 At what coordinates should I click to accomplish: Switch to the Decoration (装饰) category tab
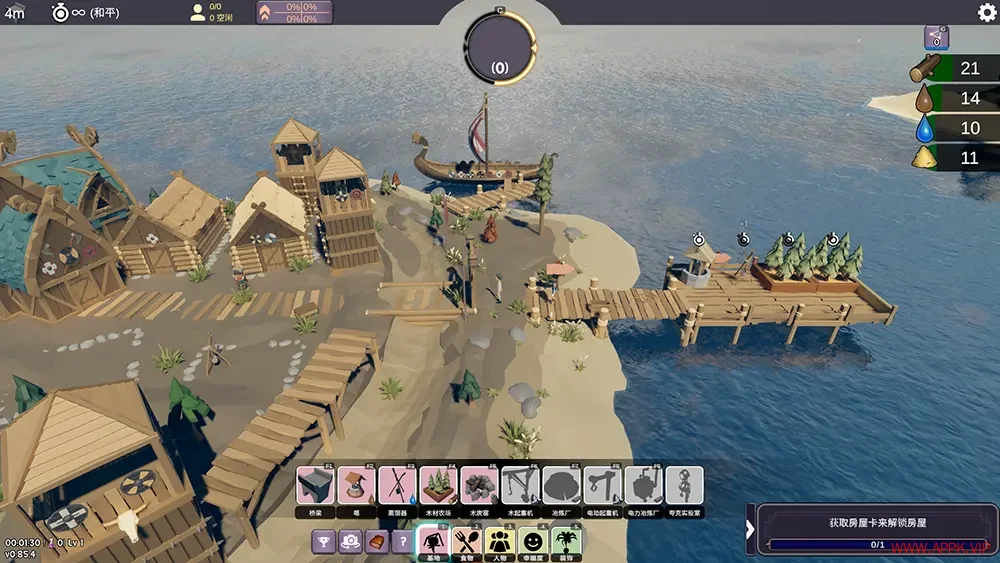tap(567, 542)
